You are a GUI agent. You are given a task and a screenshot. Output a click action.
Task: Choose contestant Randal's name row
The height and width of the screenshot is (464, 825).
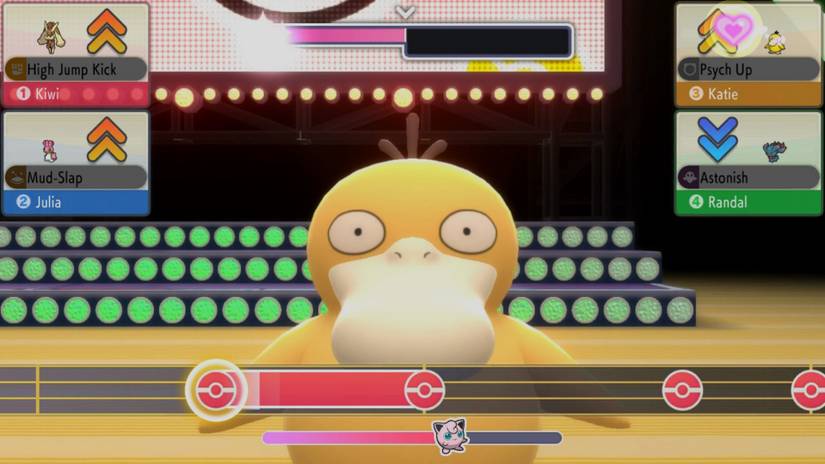[x=748, y=202]
